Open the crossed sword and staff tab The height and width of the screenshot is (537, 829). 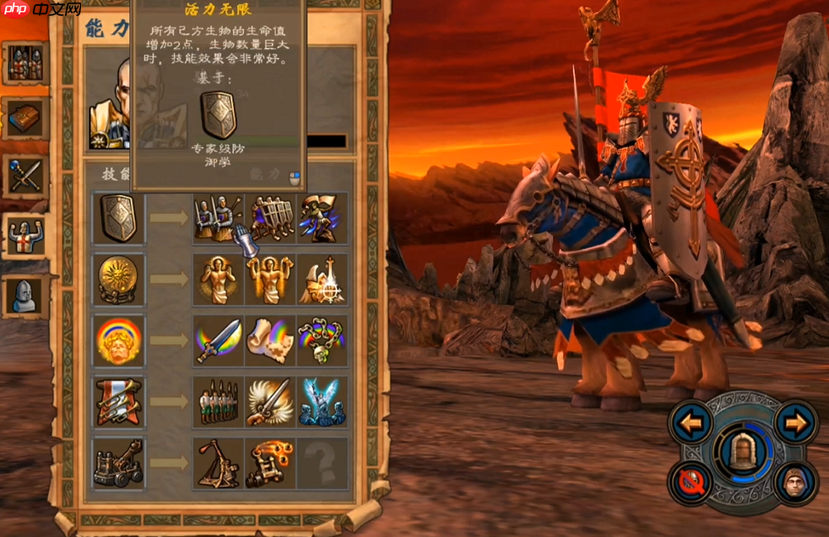pos(23,176)
